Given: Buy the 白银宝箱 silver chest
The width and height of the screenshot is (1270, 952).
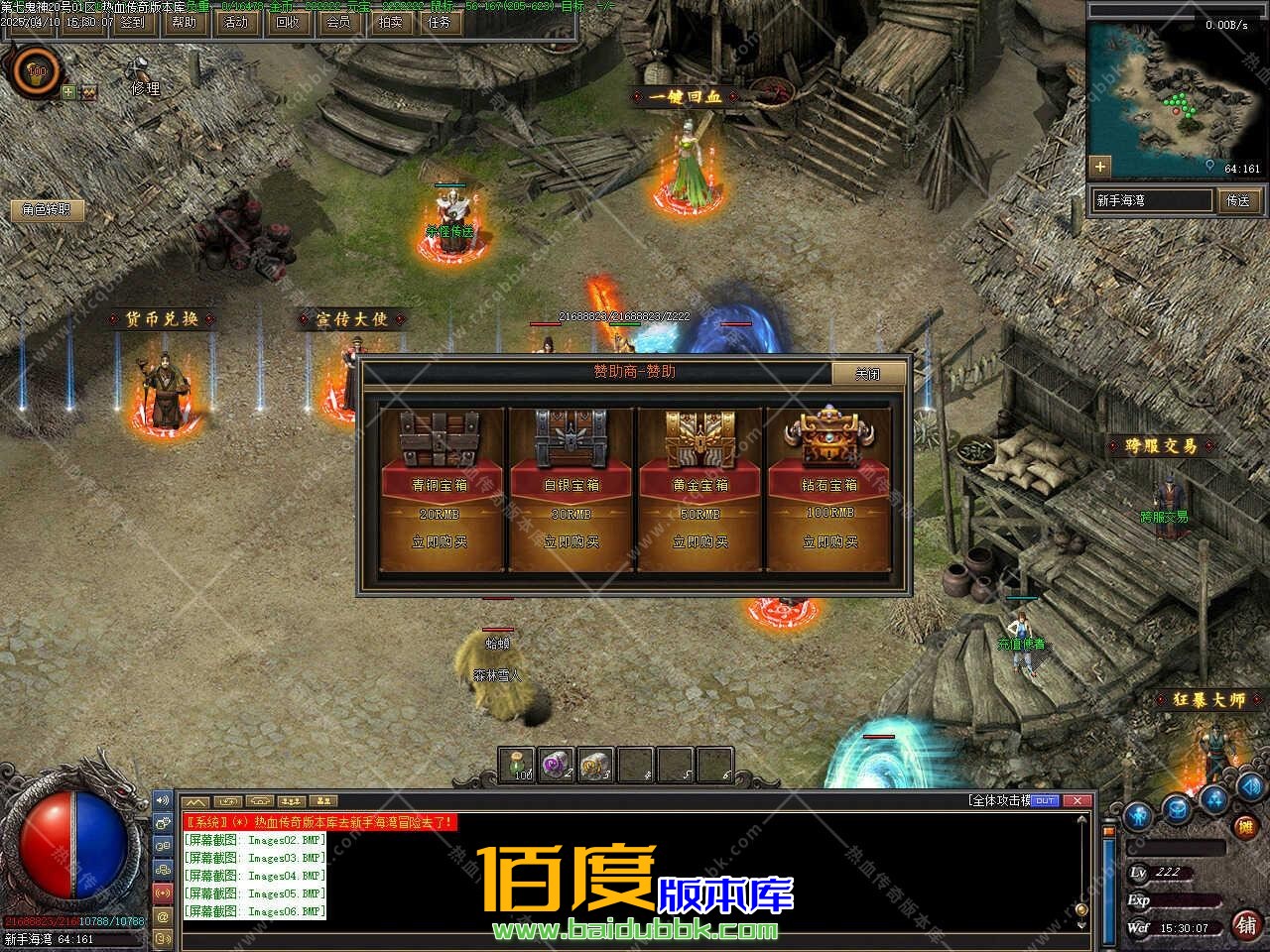Looking at the screenshot, I should (571, 541).
